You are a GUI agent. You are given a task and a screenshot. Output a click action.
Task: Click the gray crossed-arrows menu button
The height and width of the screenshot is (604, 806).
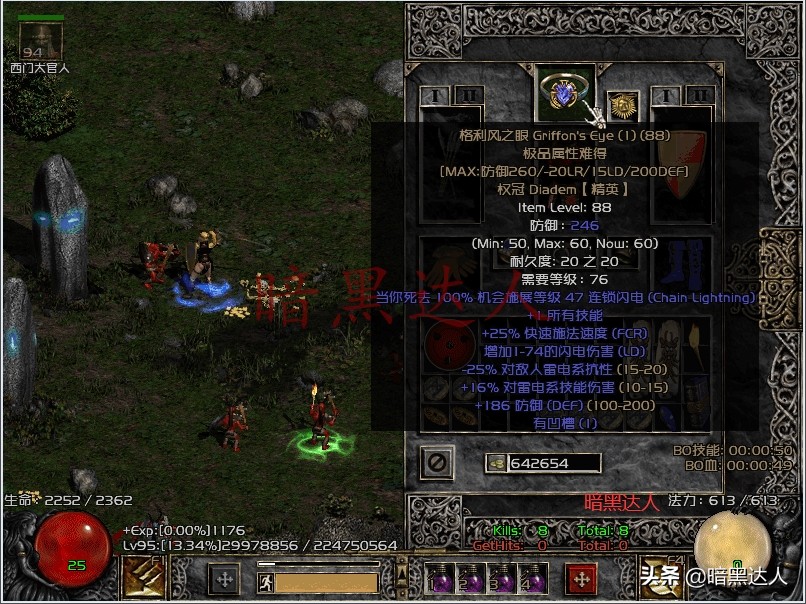click(224, 578)
